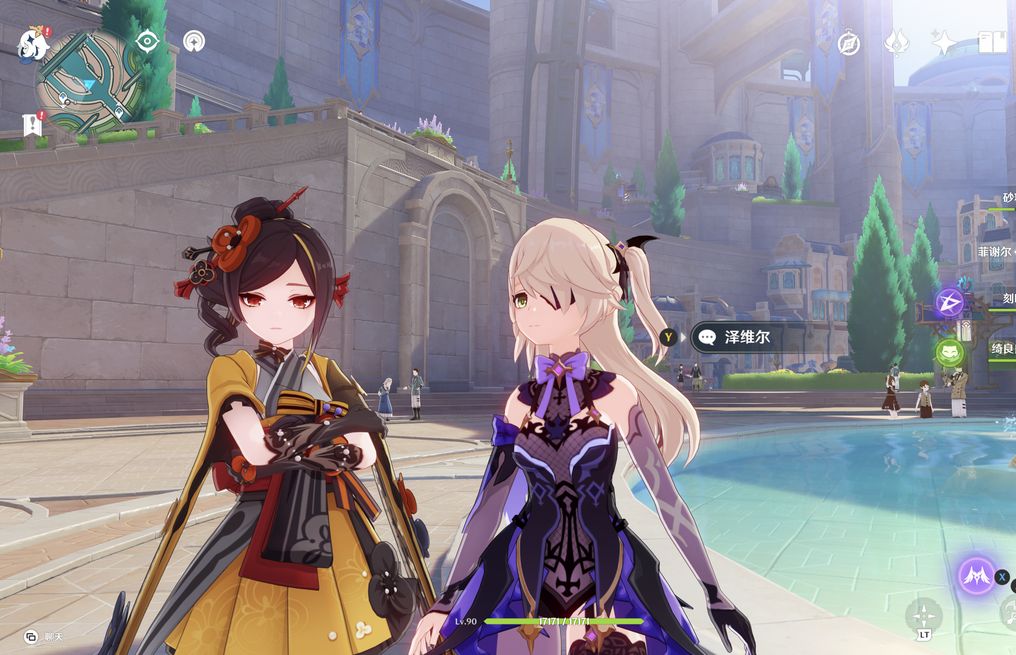The width and height of the screenshot is (1016, 655).
Task: Open the adventurer handbook book icon
Action: (992, 42)
